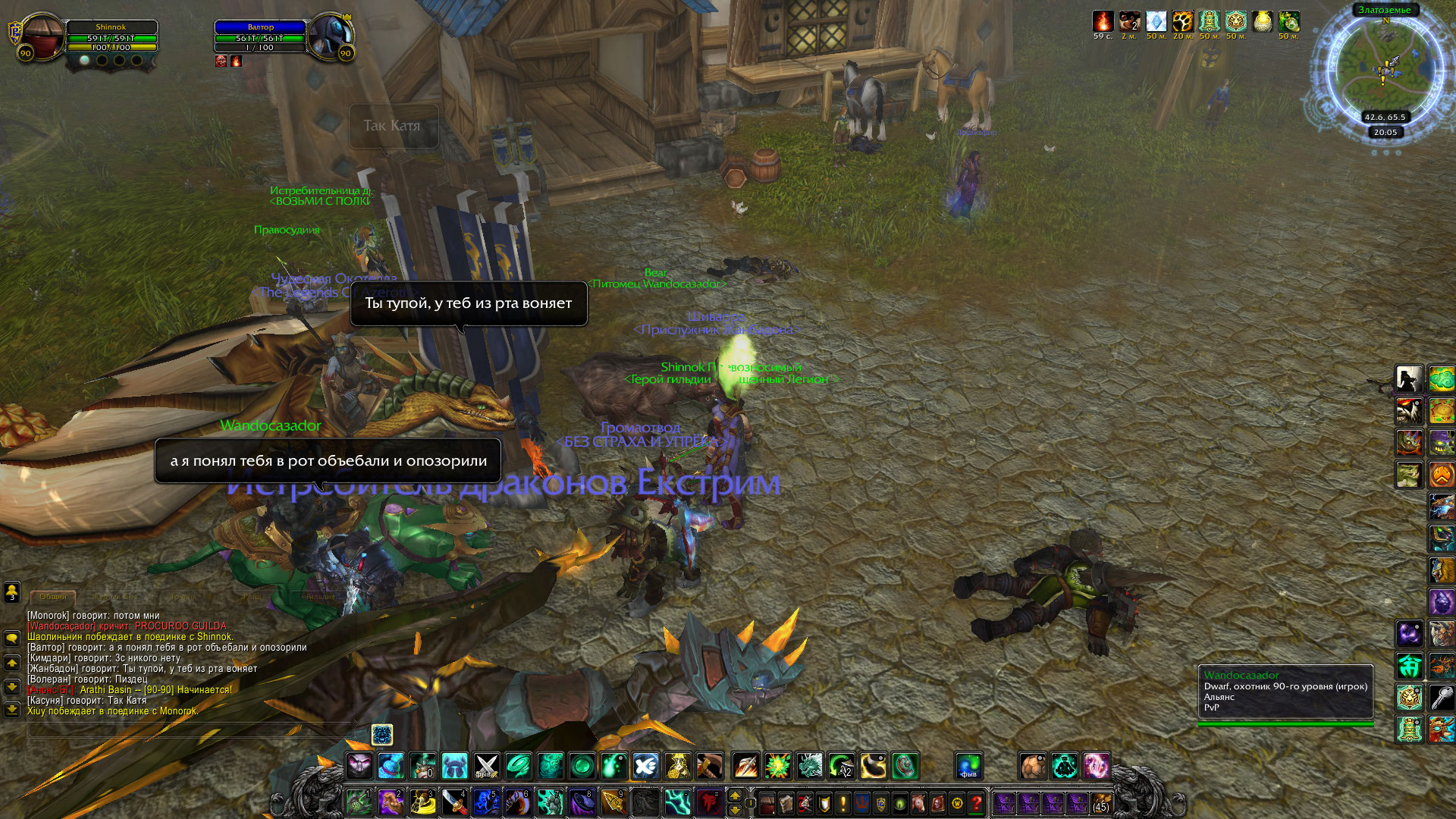Open the minimap showing Златоземье

[1385, 67]
